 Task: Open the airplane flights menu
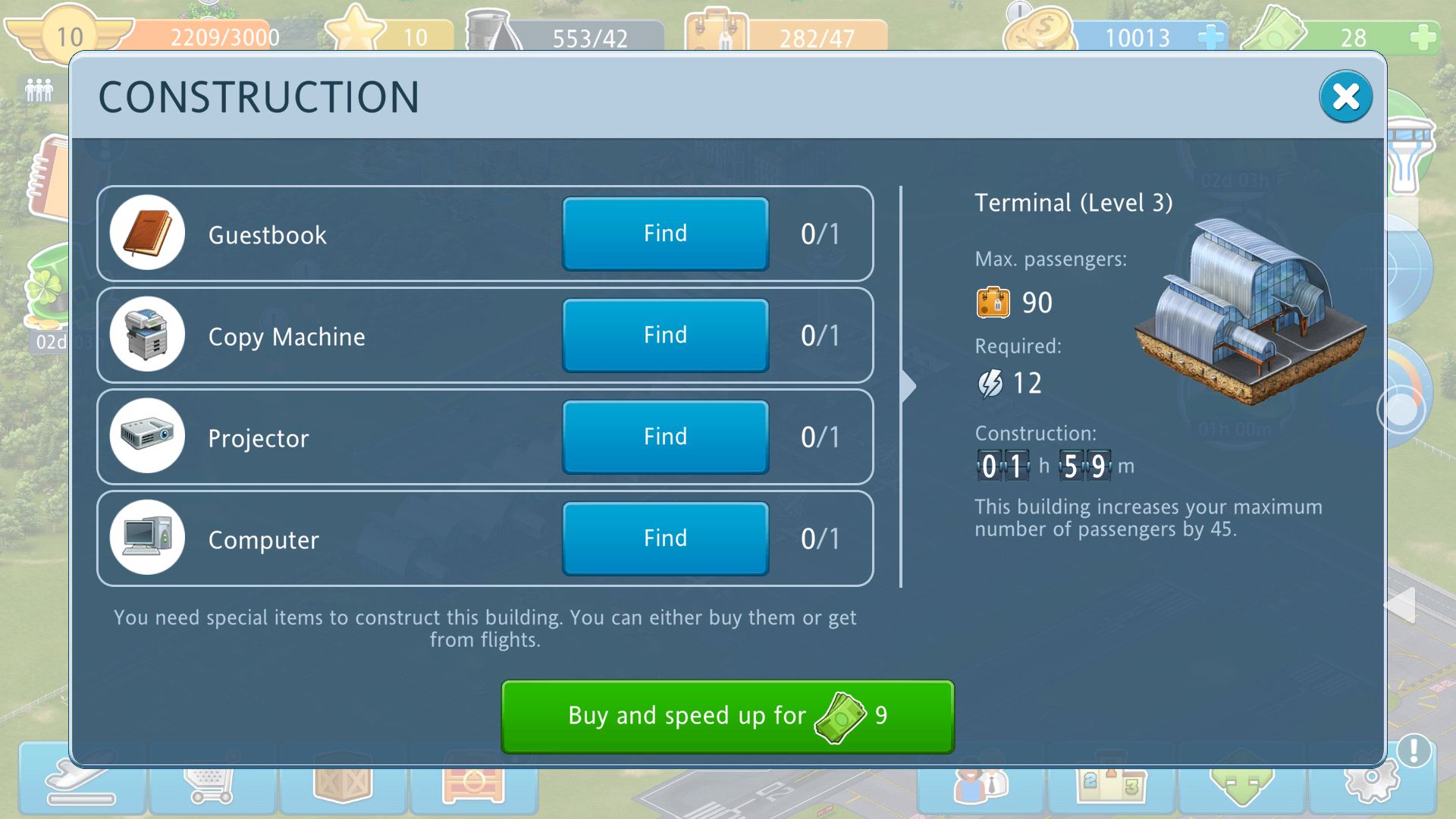point(81,785)
